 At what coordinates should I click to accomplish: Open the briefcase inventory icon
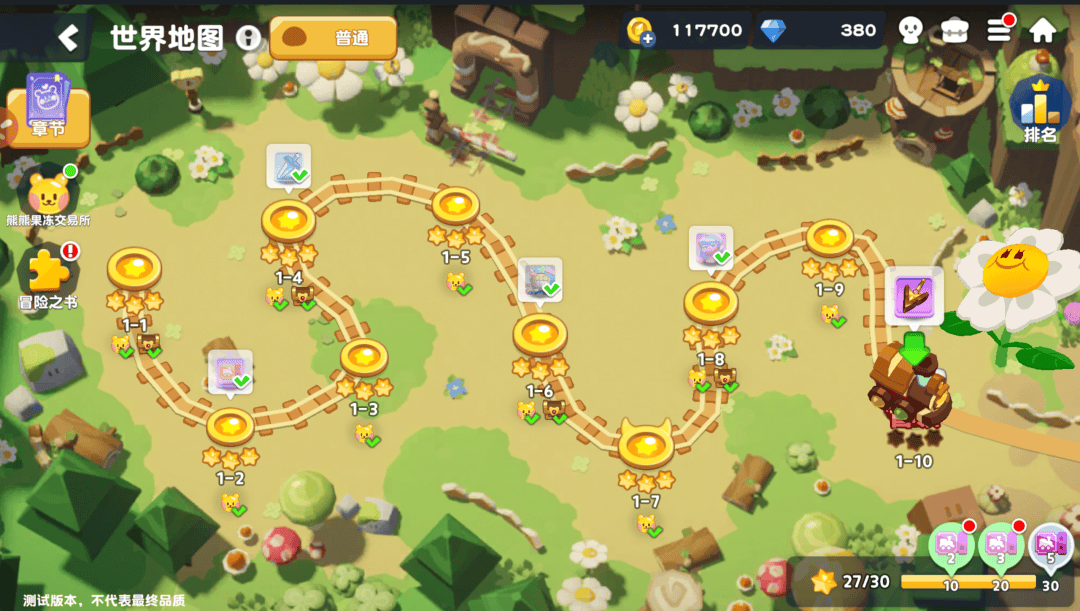(955, 30)
